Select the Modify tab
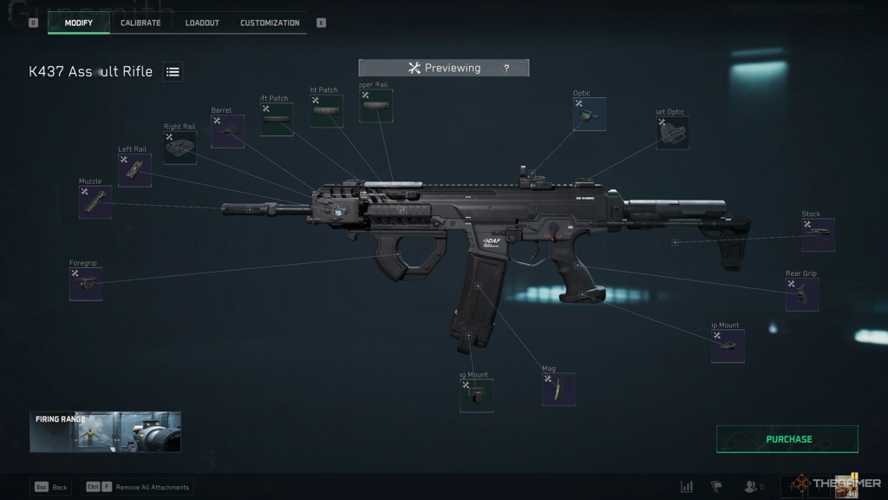The width and height of the screenshot is (888, 500). [79, 22]
